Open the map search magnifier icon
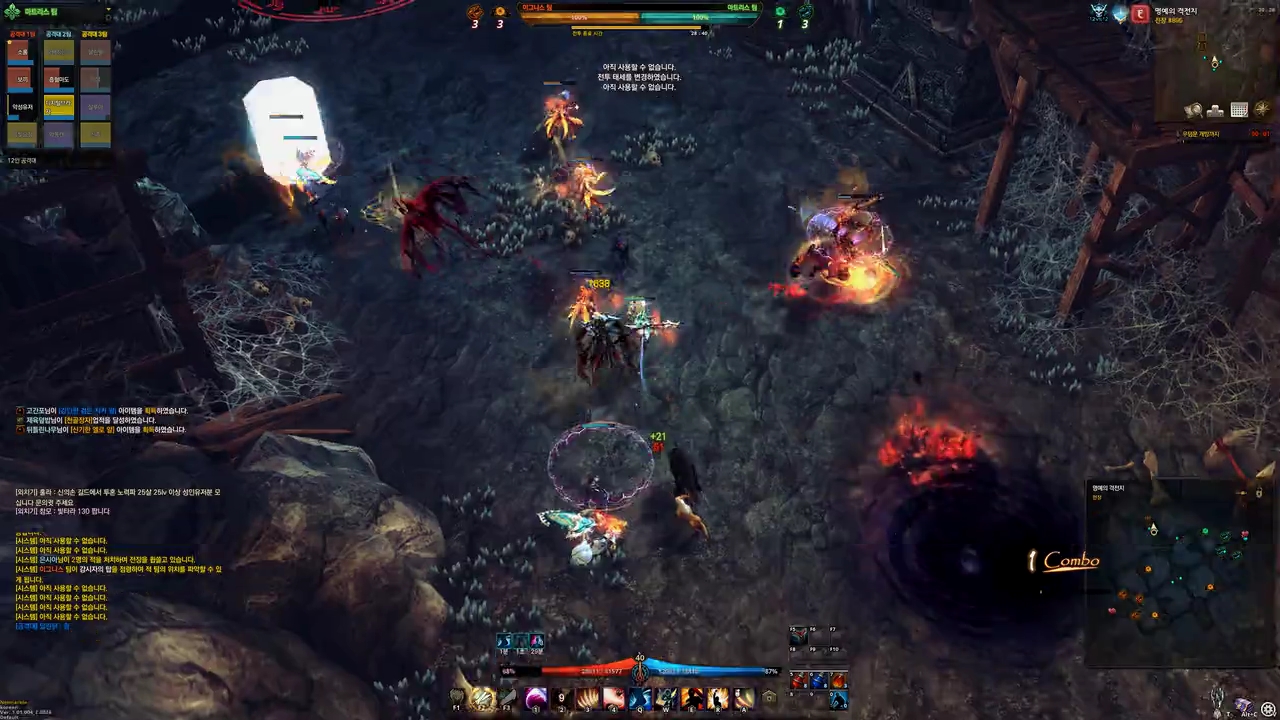 click(x=1193, y=110)
